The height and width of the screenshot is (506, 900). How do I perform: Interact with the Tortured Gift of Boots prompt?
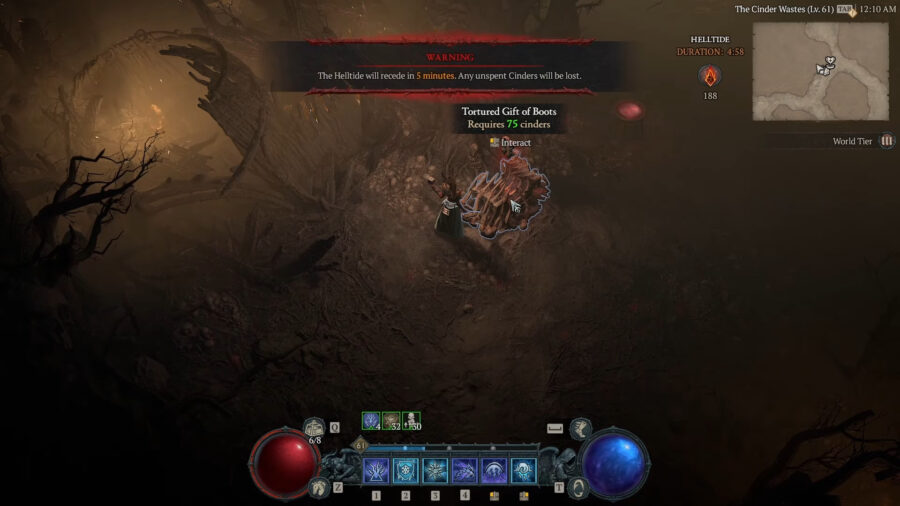tap(510, 143)
